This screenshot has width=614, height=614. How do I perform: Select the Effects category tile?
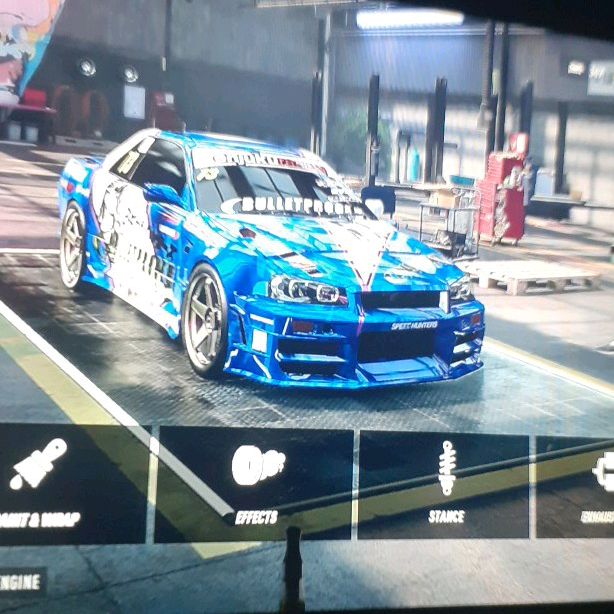tap(255, 484)
